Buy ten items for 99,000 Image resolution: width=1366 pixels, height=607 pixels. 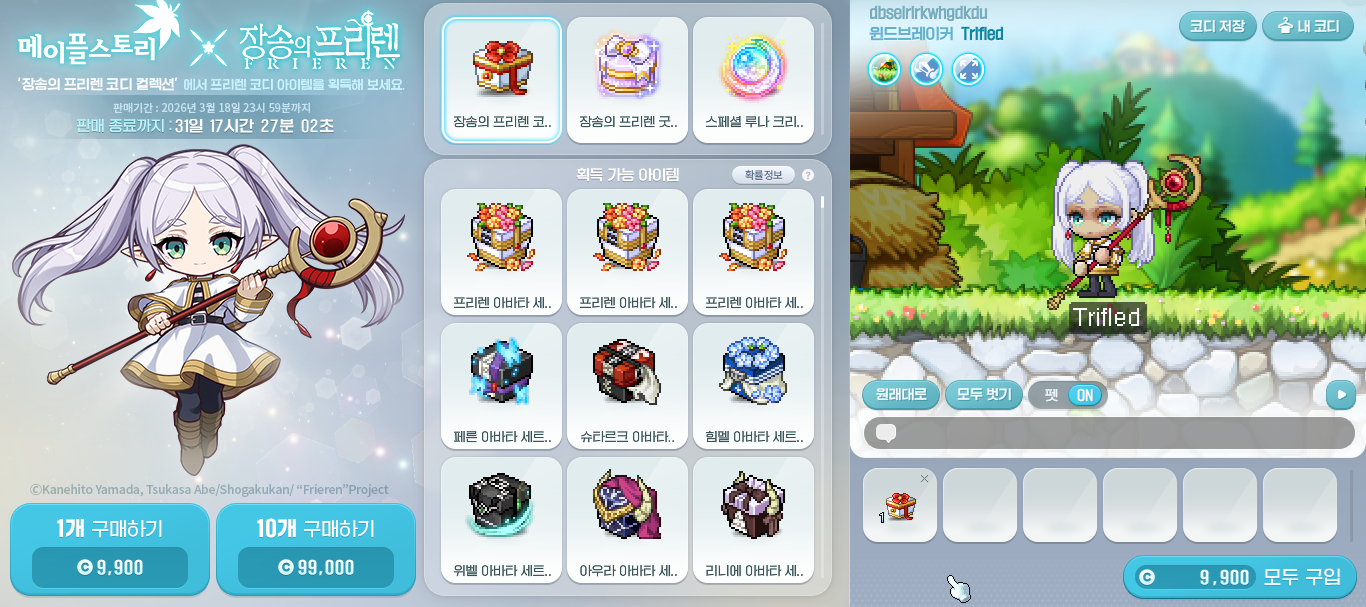click(315, 550)
